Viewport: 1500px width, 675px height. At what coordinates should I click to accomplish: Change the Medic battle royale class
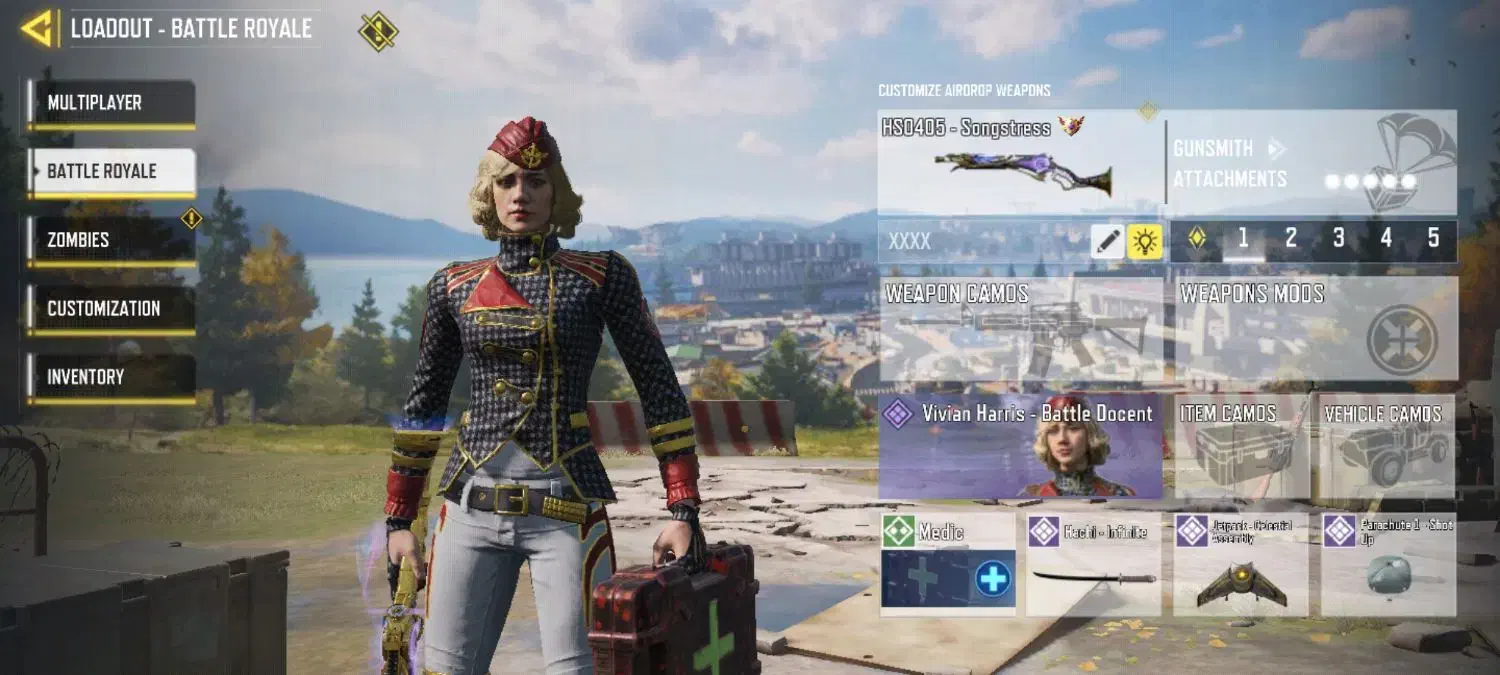[x=948, y=564]
